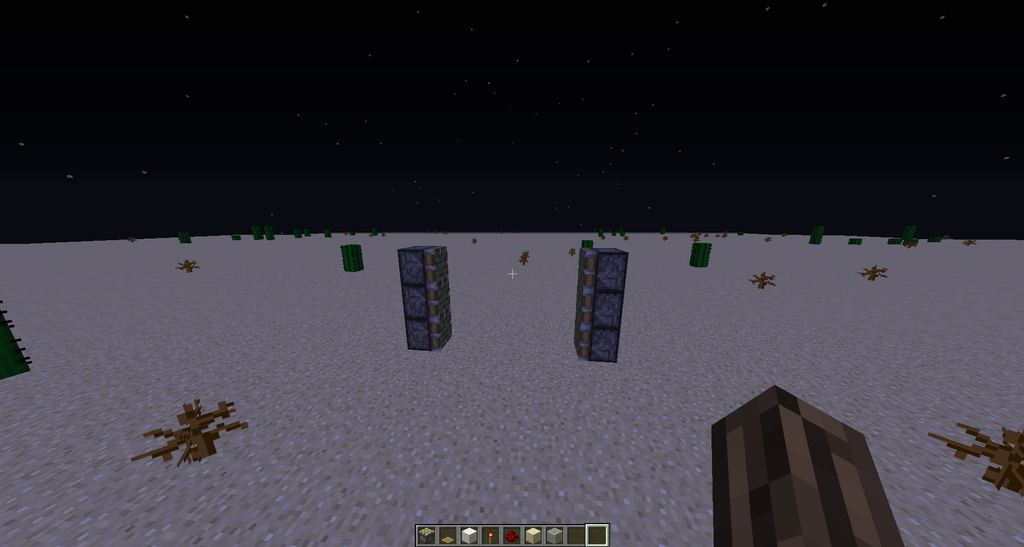Select the wooden pressure plate slot

[447, 536]
